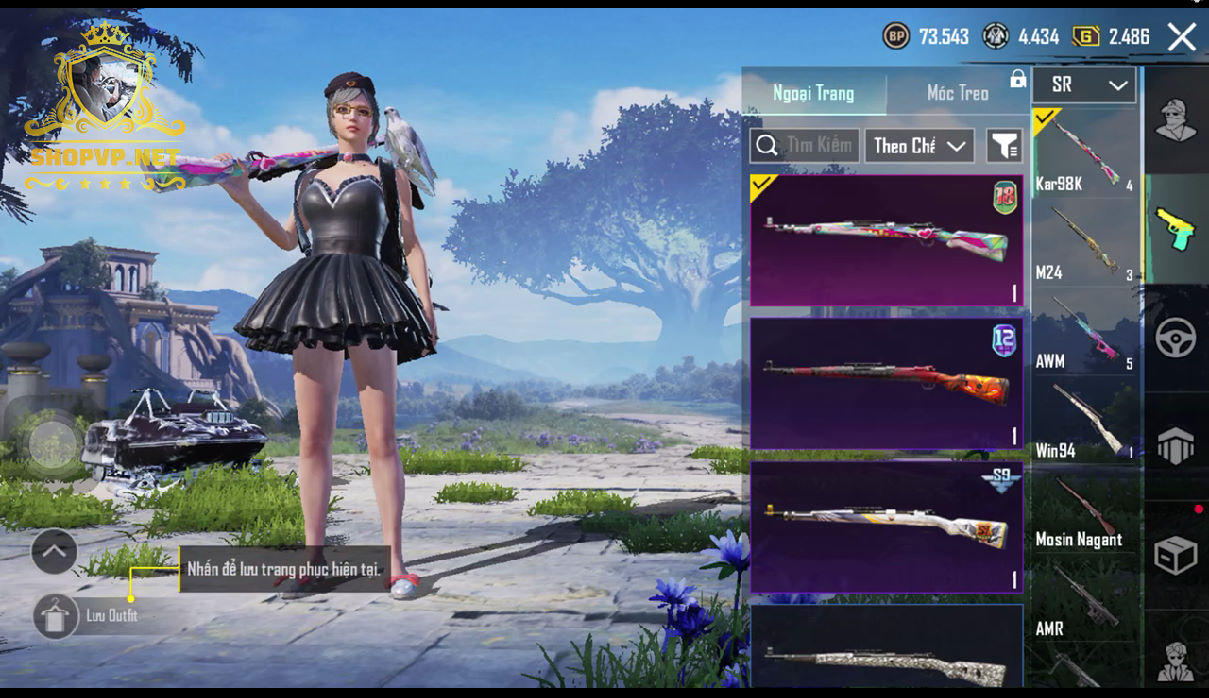The width and height of the screenshot is (1209, 698).
Task: Choose the red pumpkin Kar98K skin
Action: point(886,383)
